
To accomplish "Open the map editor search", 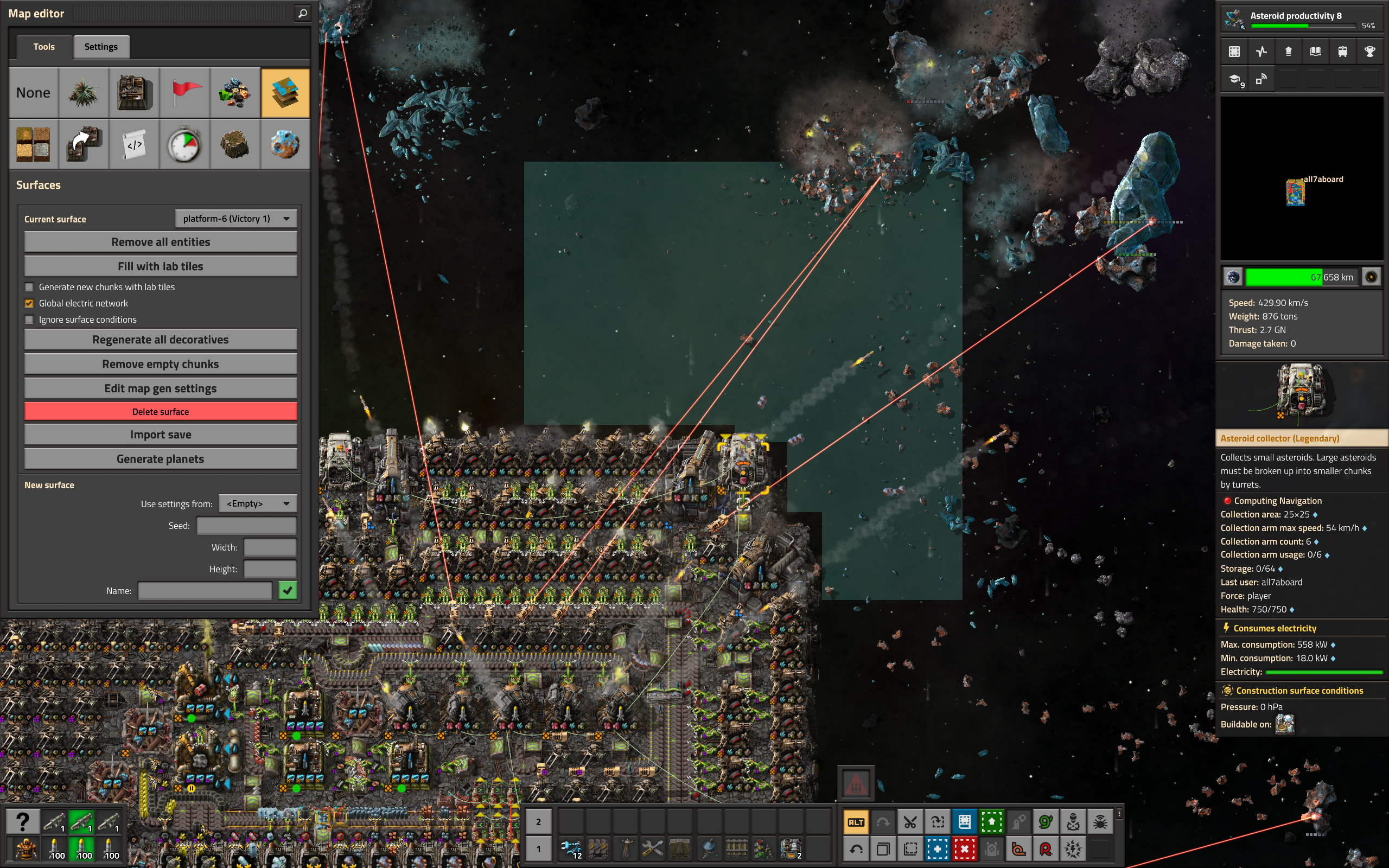I will click(302, 13).
